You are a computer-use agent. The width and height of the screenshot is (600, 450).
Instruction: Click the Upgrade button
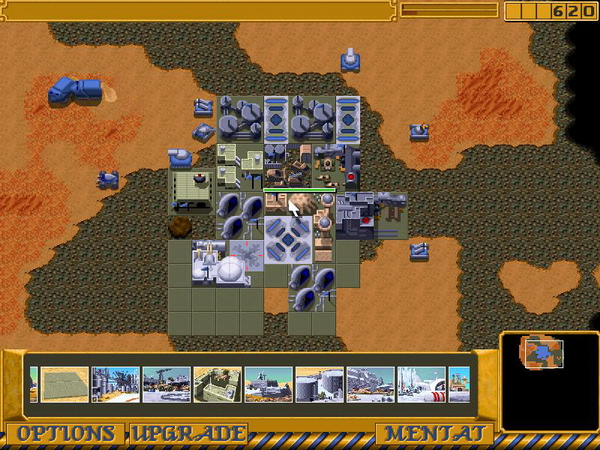pyautogui.click(x=187, y=434)
